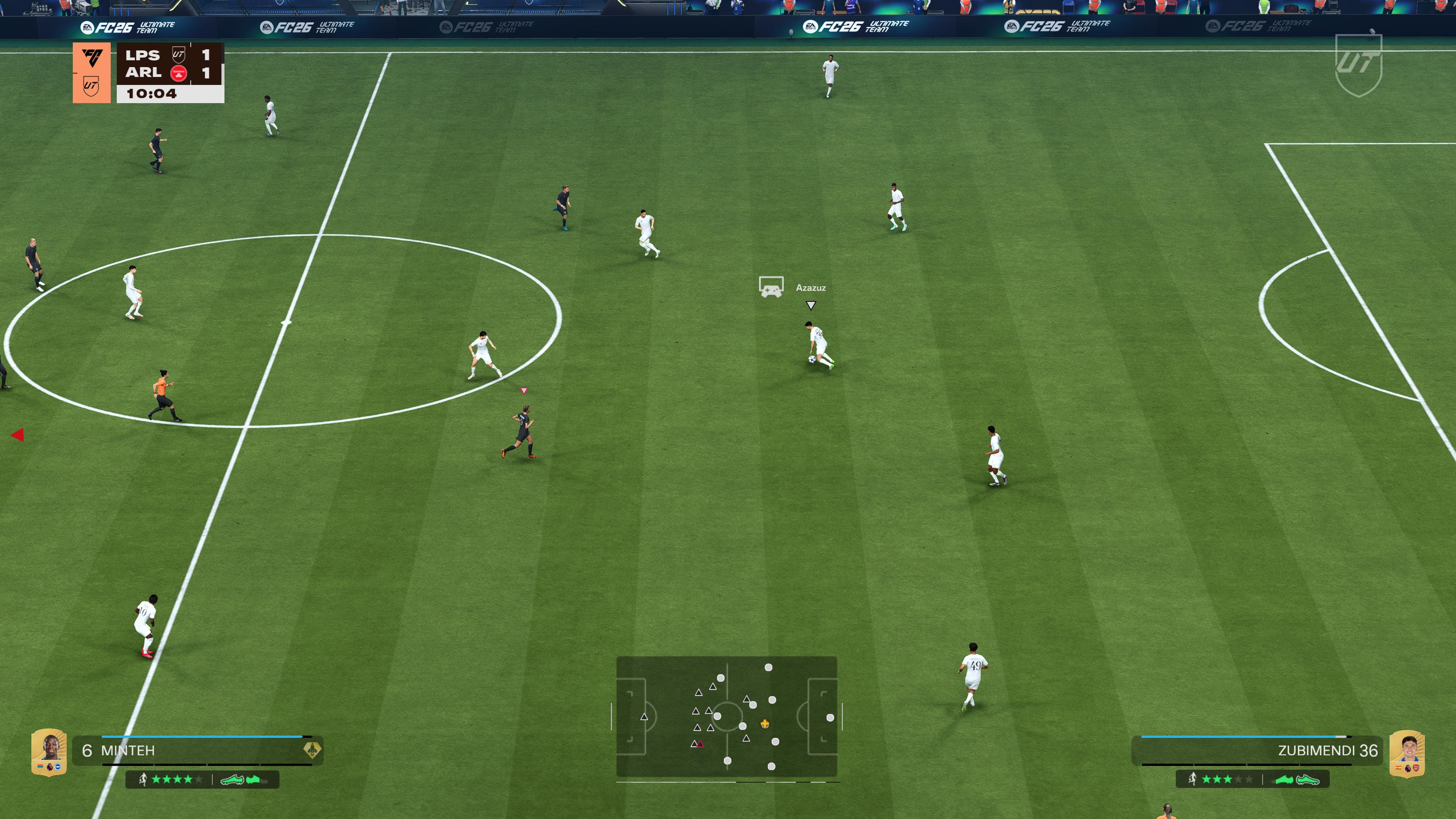This screenshot has width=1456, height=819.
Task: Click the pitch radar minimap
Action: click(x=726, y=716)
